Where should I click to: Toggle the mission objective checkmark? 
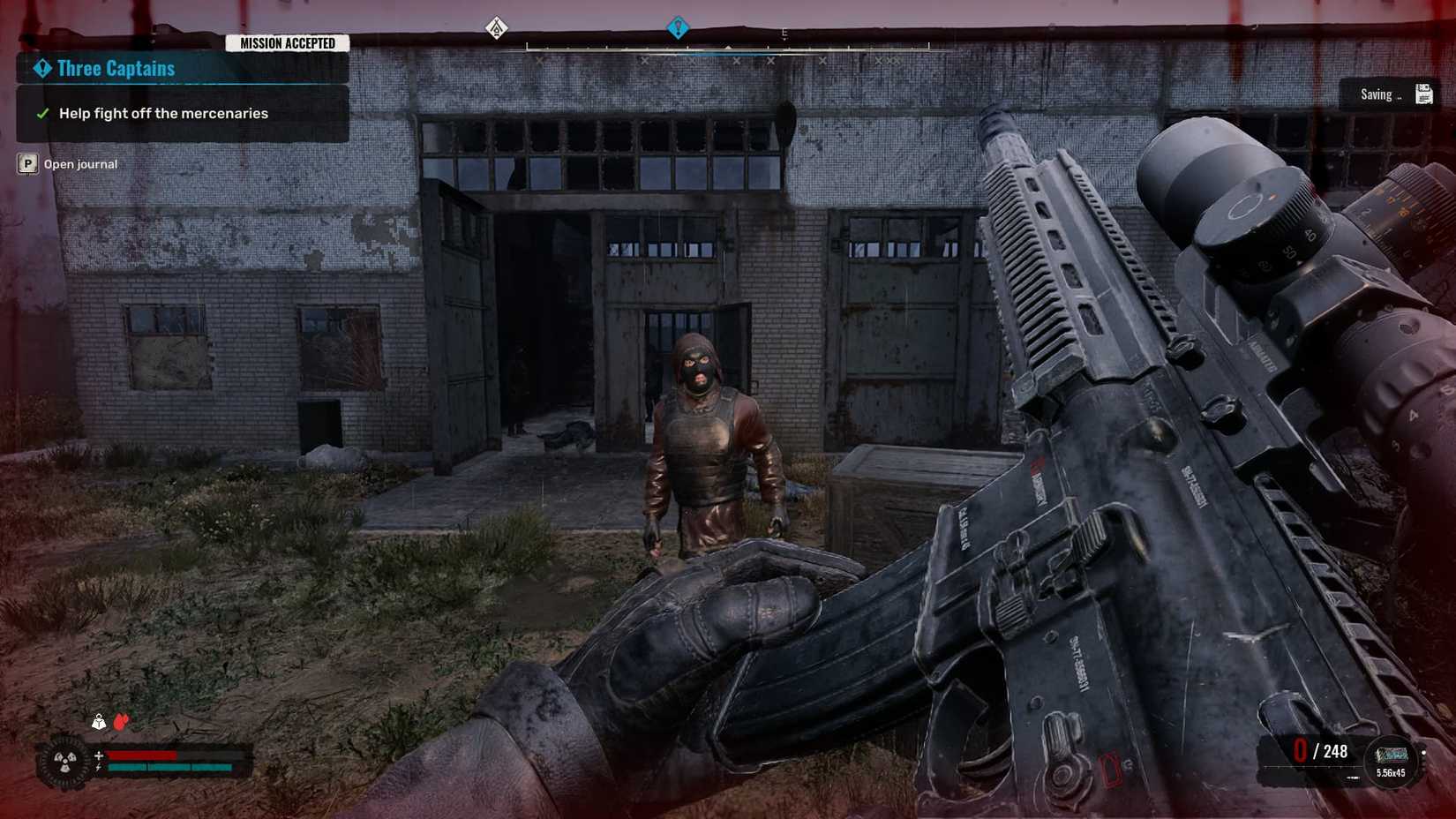click(x=41, y=113)
